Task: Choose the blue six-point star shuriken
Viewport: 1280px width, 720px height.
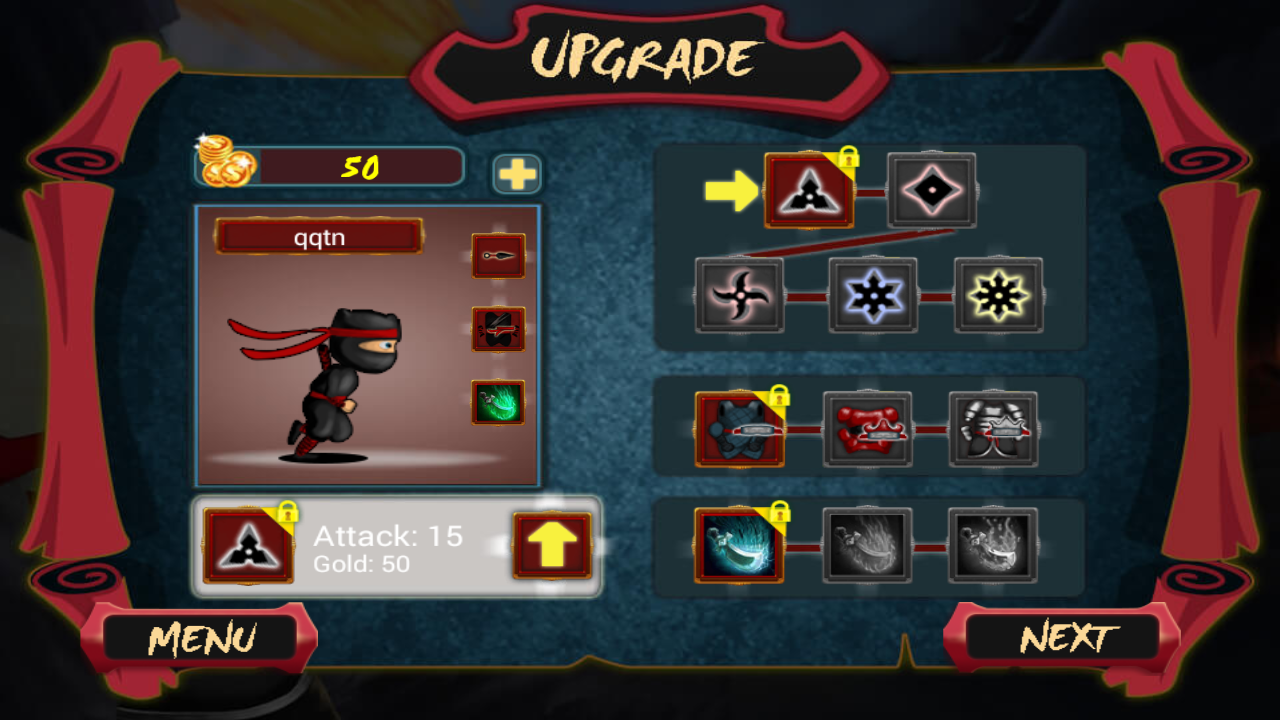Action: coord(873,296)
